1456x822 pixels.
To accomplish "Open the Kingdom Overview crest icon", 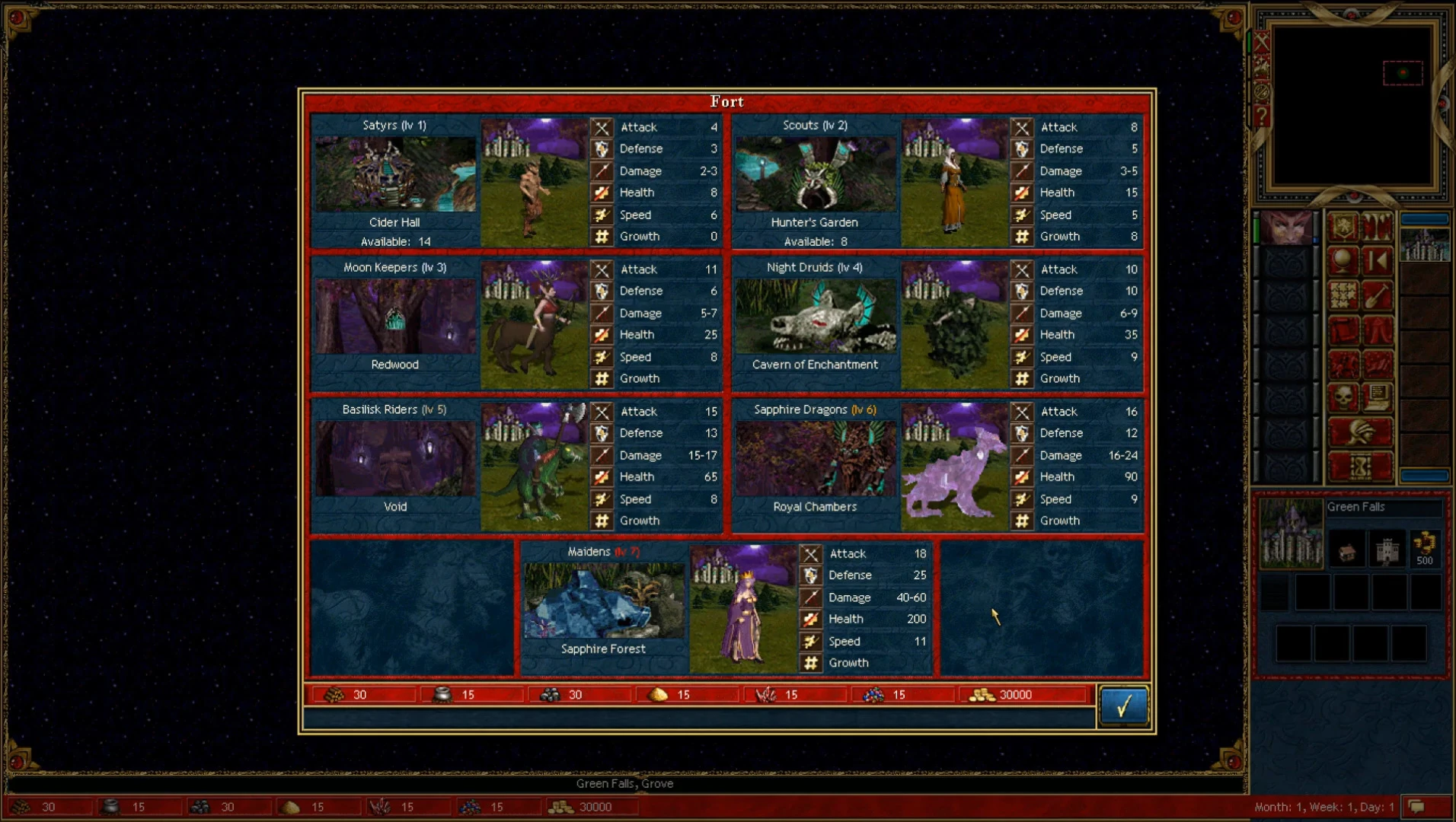I will [1343, 227].
